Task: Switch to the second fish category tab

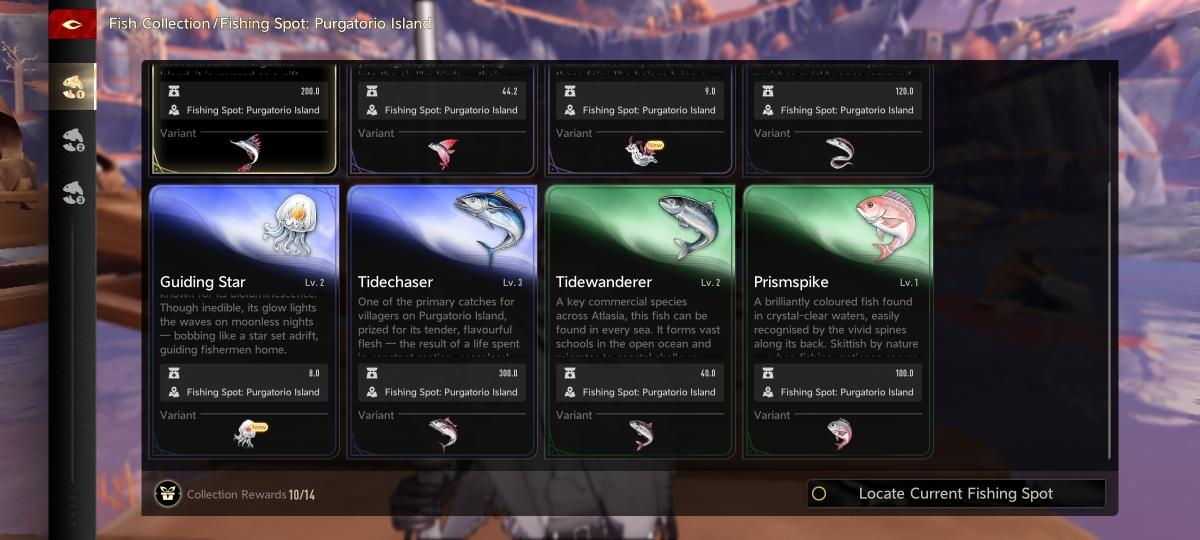Action: 73,140
